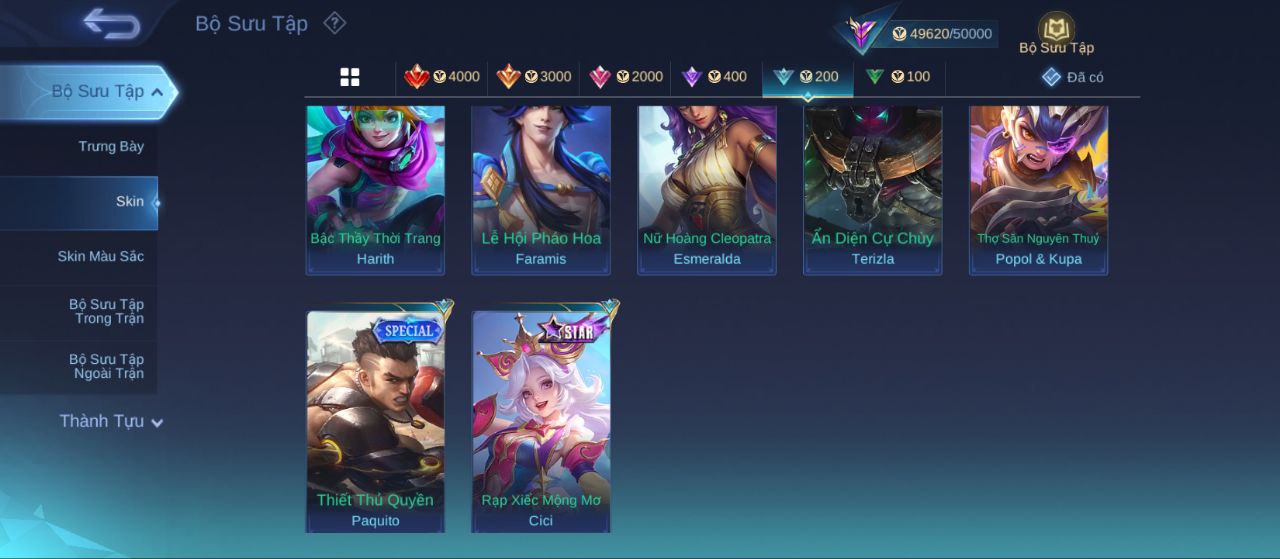Switch to the 4000 points tier tab
The height and width of the screenshot is (559, 1280).
(x=442, y=77)
